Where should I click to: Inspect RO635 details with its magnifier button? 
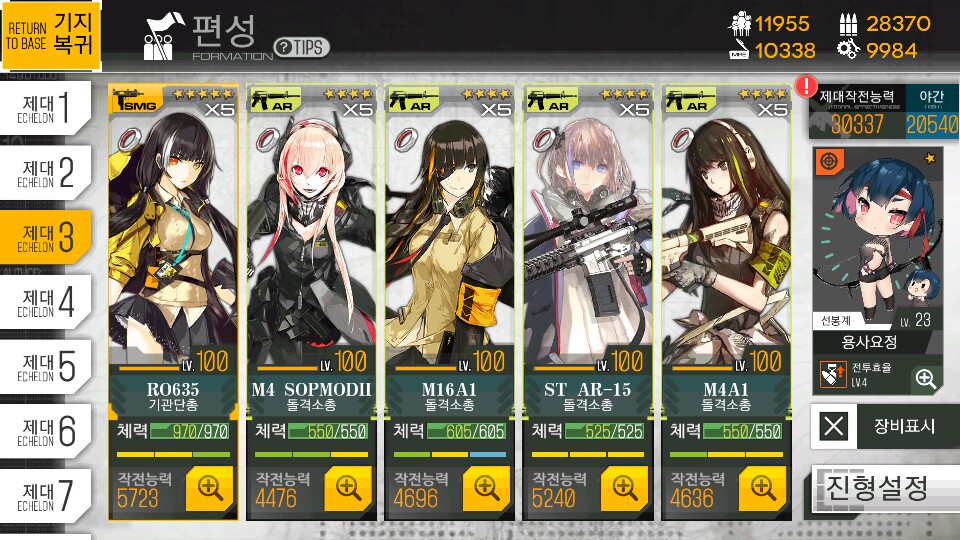coord(209,488)
